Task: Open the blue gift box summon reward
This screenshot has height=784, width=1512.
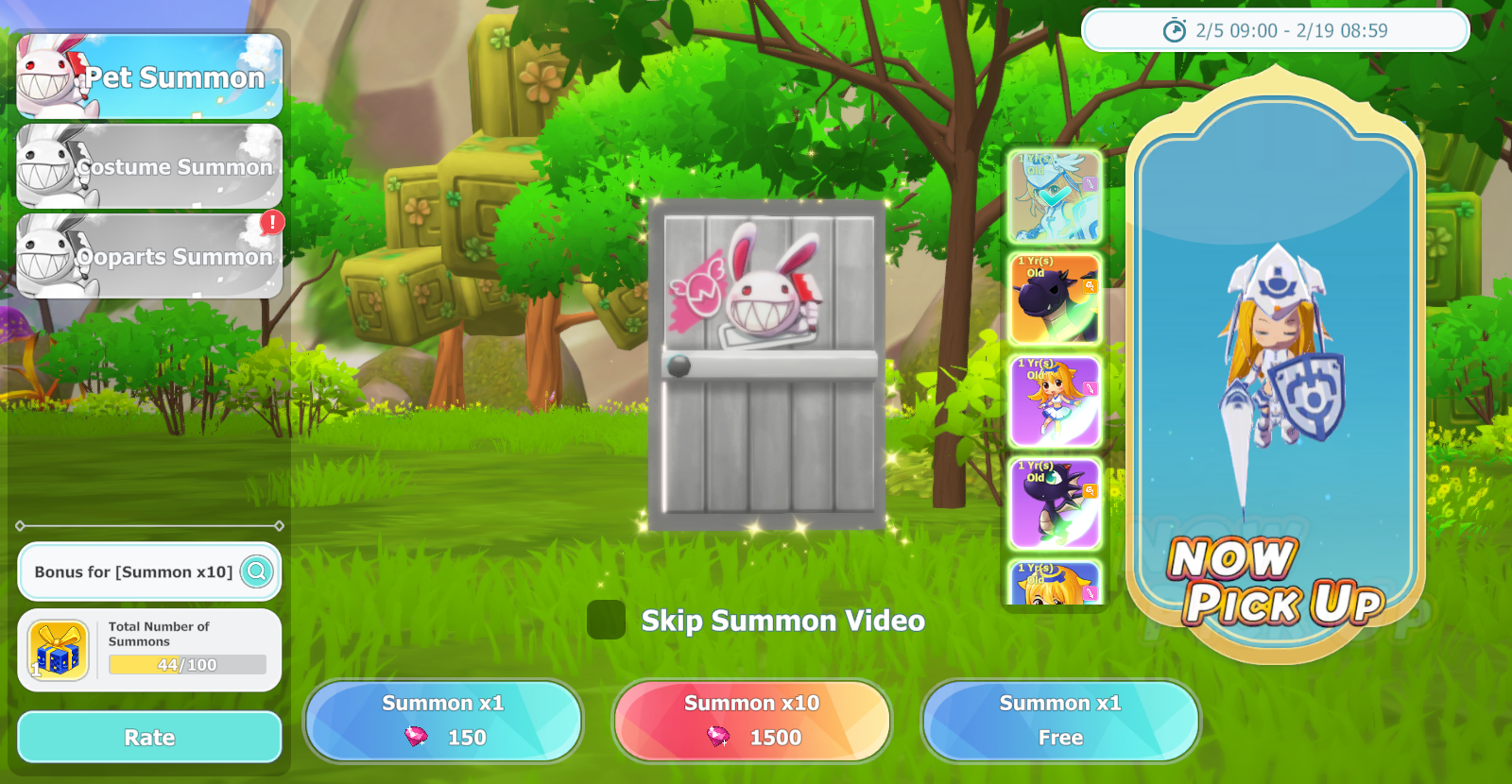Action: pos(59,651)
